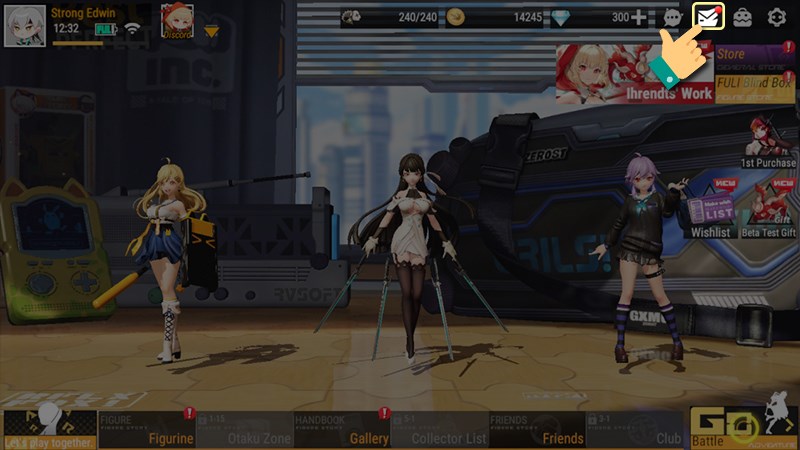Open the Friends menu

coord(538,430)
